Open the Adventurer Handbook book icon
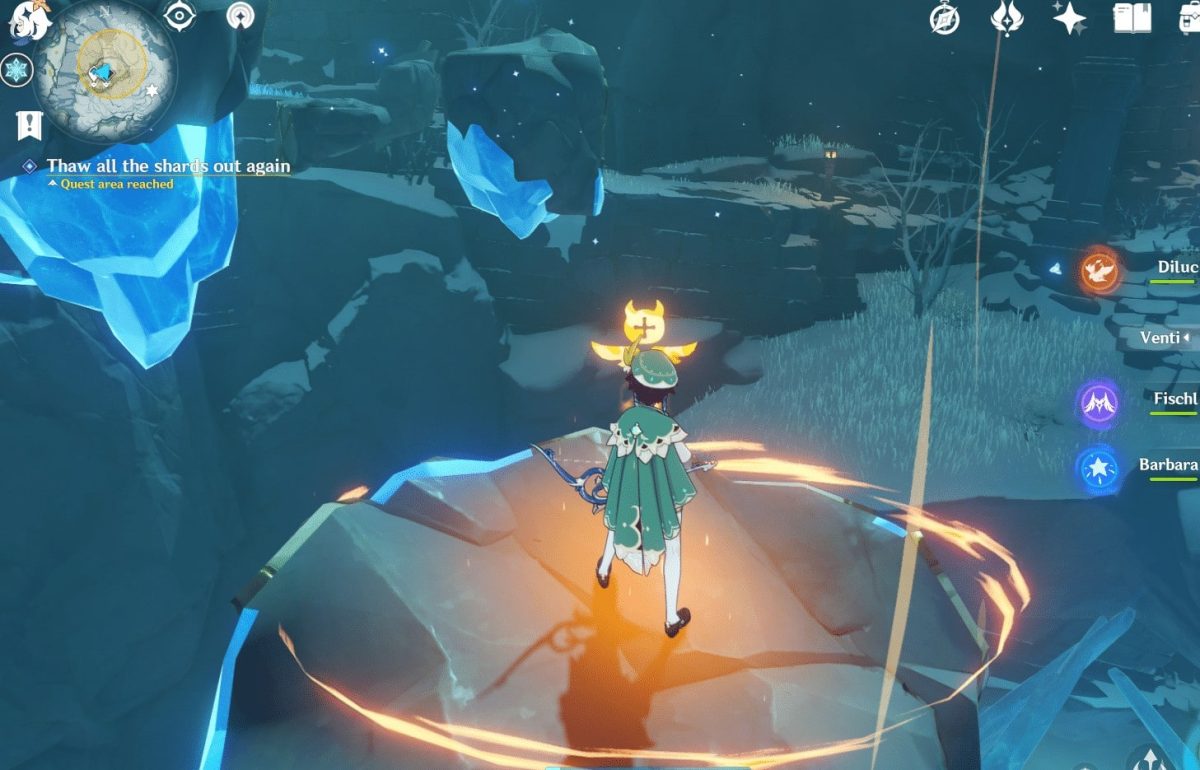The width and height of the screenshot is (1200, 770). coord(1131,18)
